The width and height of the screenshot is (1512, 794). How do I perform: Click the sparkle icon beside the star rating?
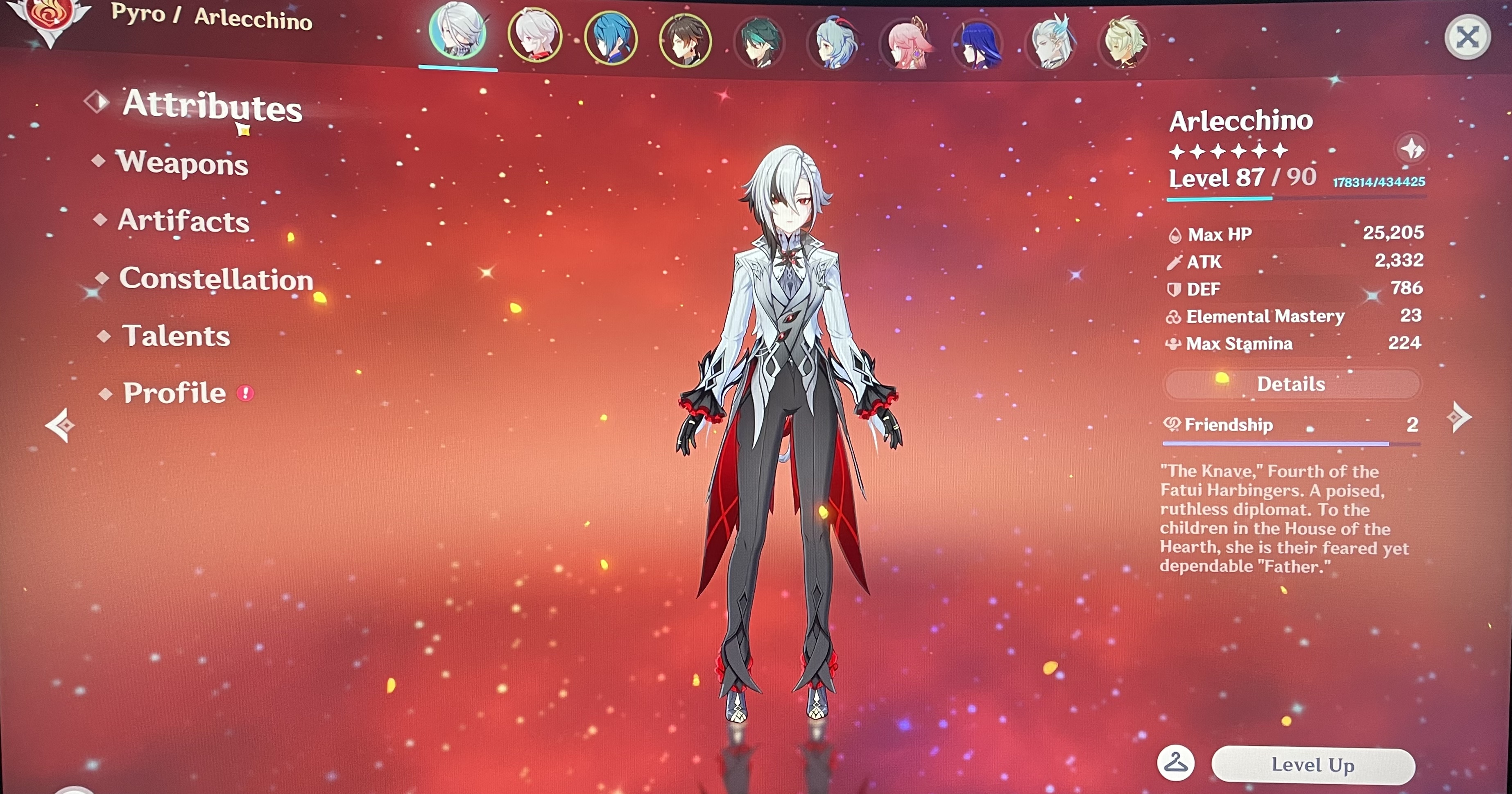click(x=1412, y=149)
